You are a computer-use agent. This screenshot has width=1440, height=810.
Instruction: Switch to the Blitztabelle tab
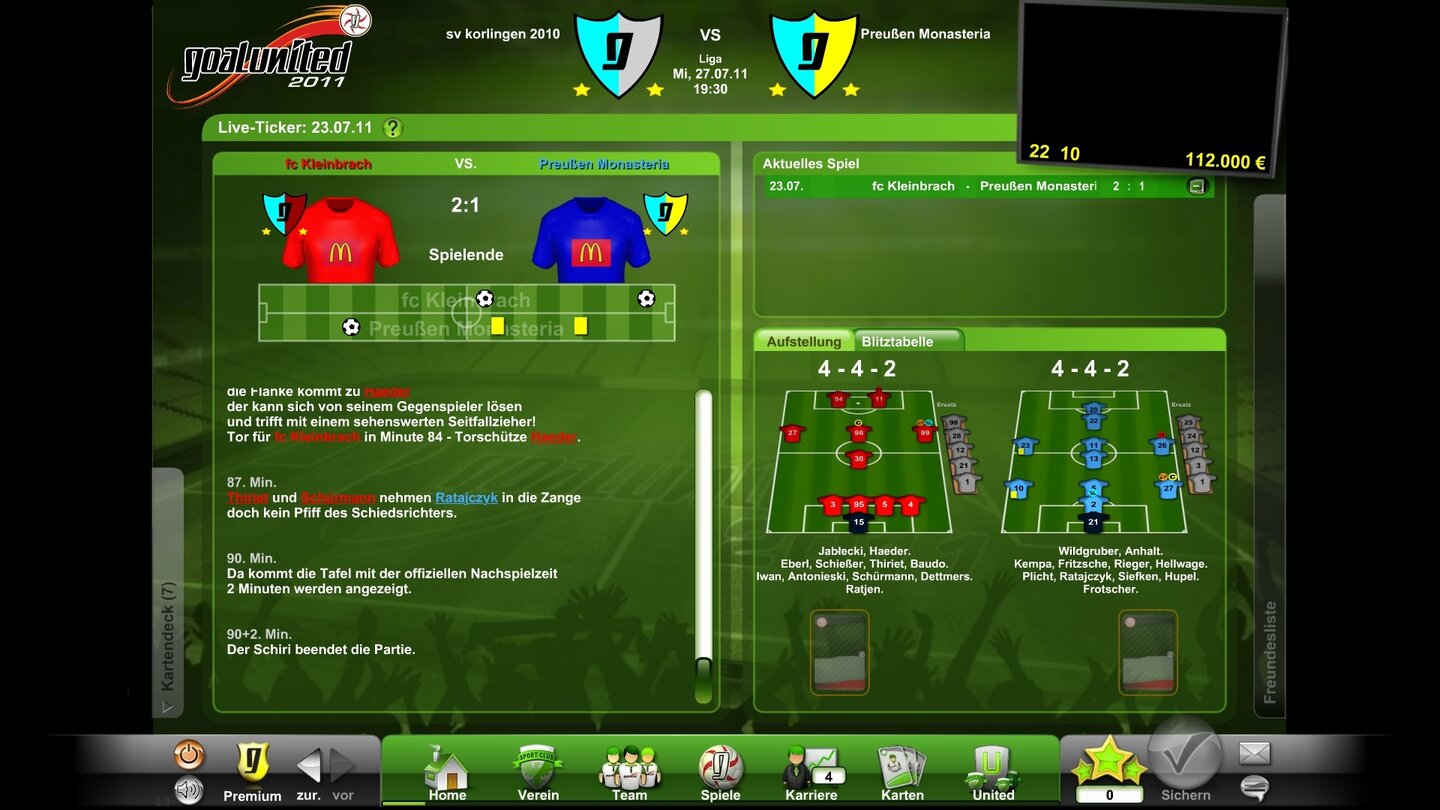(x=898, y=341)
